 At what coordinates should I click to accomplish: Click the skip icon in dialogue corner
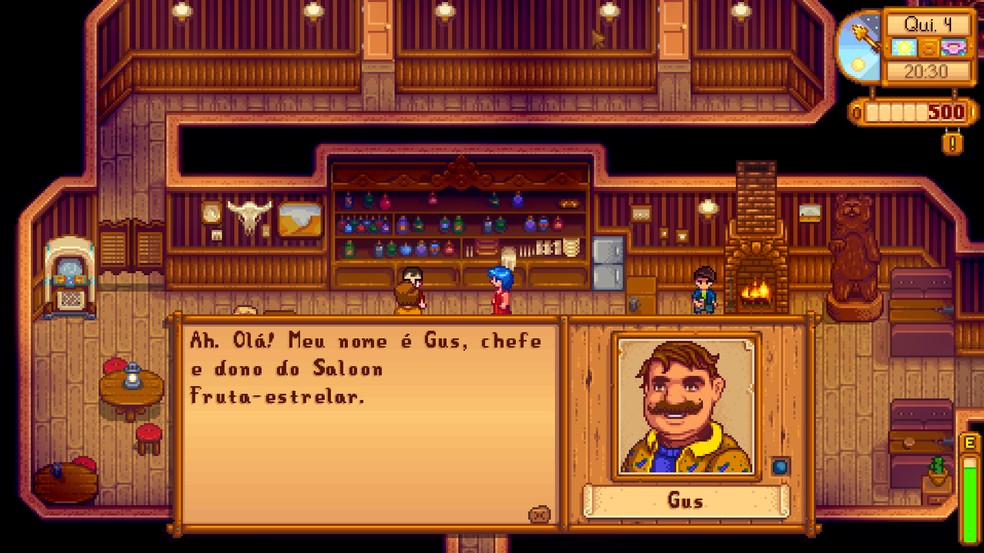(x=539, y=514)
